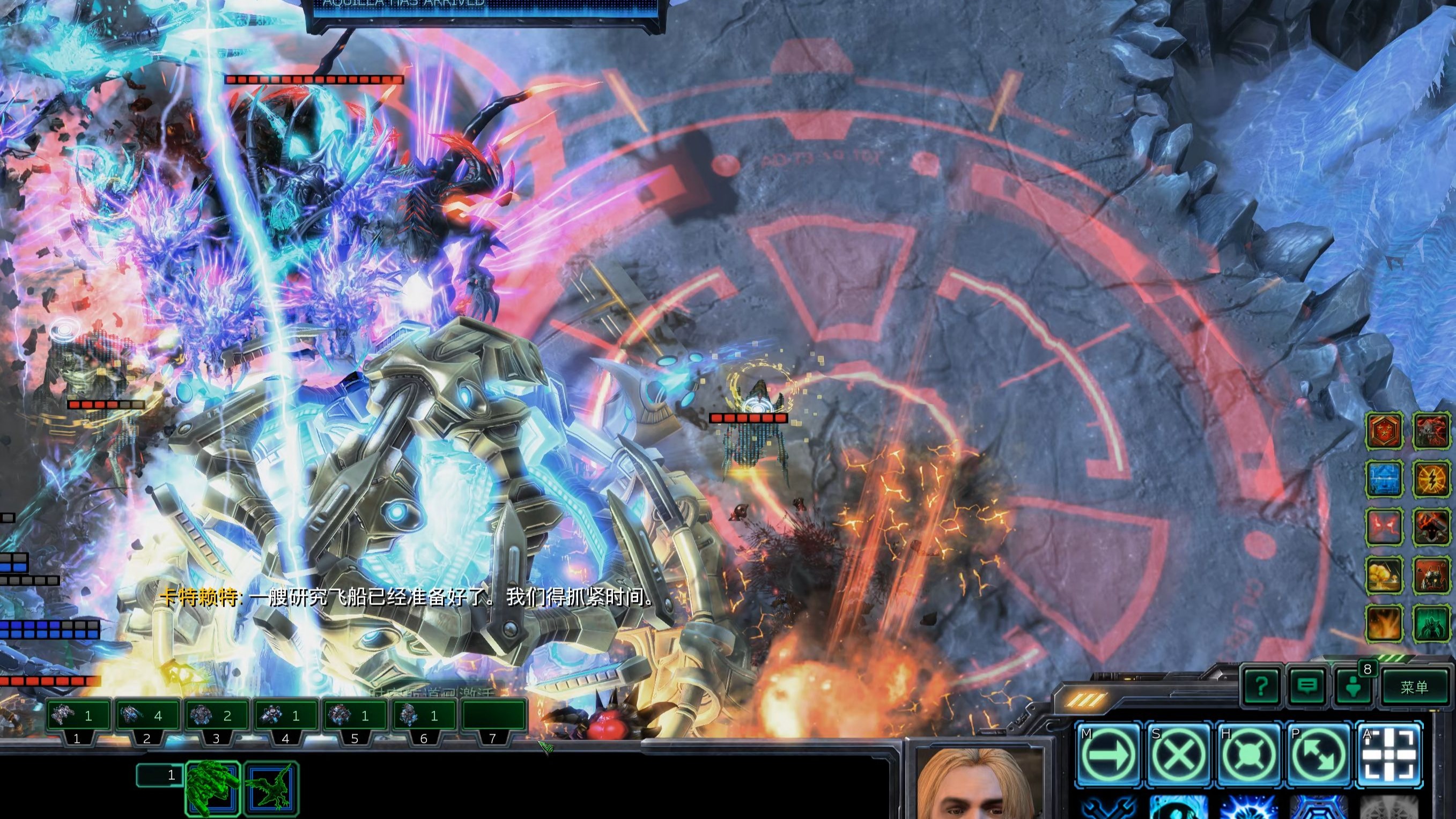Screen dimensions: 1456x819
Task: Select the green battleship unit wireframe
Action: [213, 787]
